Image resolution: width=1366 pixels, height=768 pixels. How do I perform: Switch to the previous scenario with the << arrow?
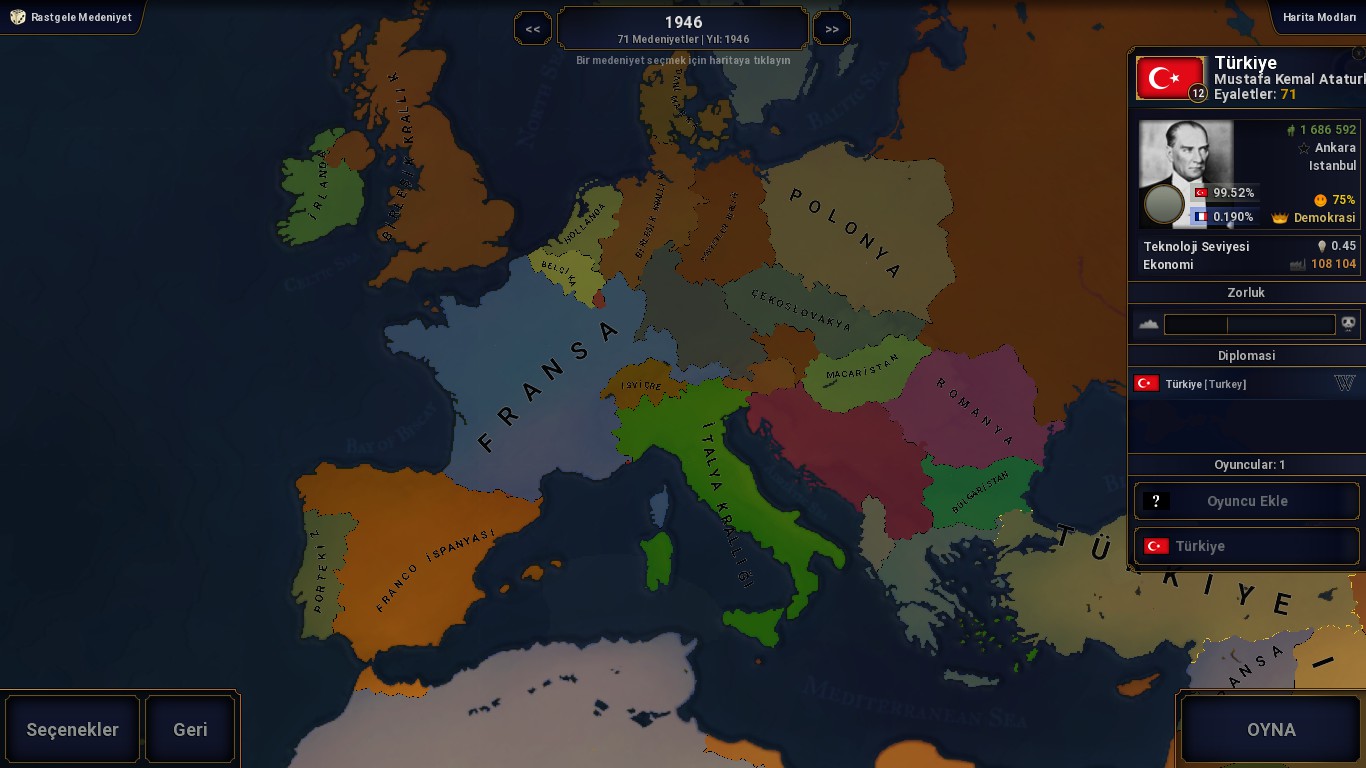532,29
